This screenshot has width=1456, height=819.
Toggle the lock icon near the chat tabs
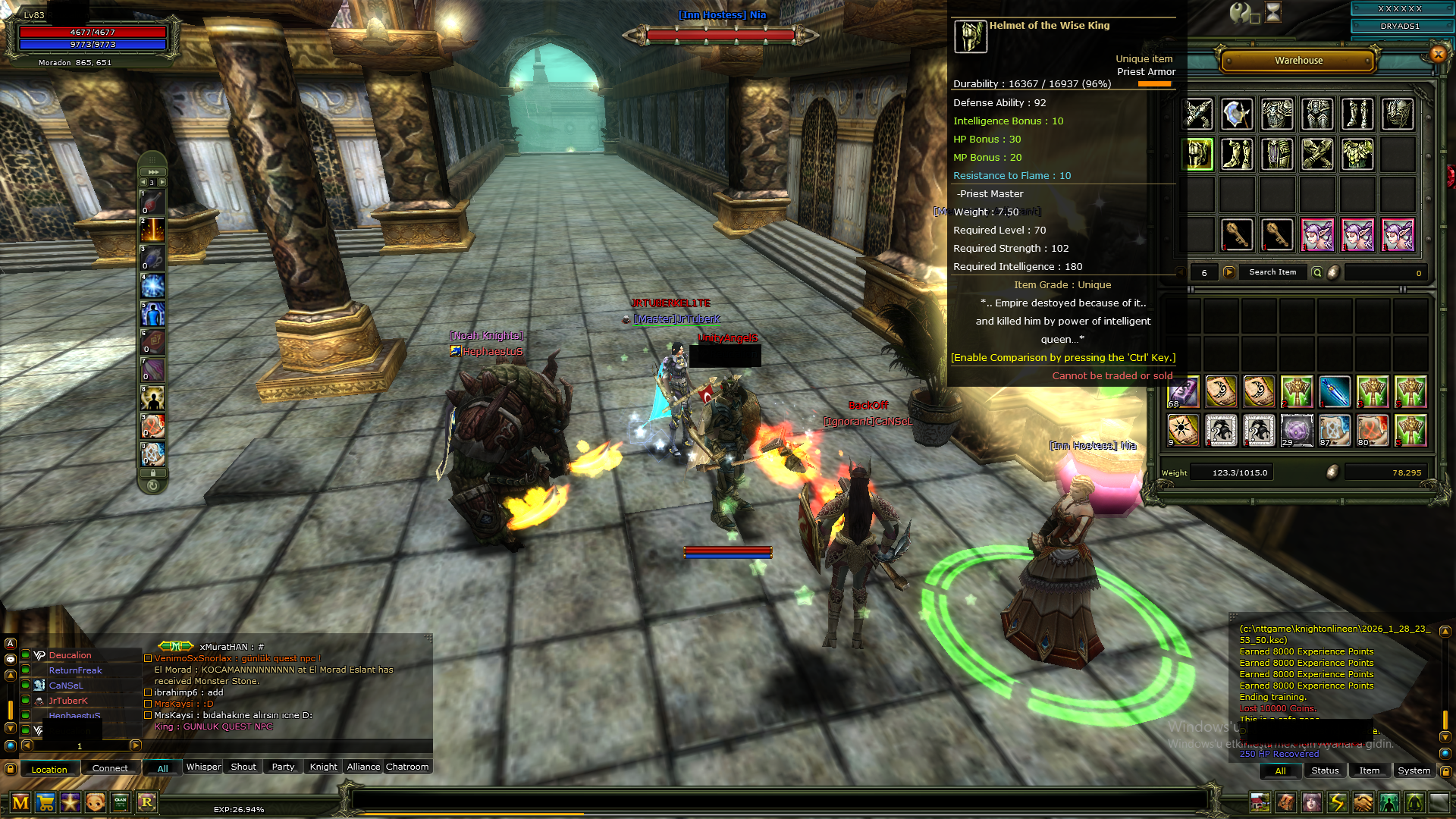(x=11, y=769)
